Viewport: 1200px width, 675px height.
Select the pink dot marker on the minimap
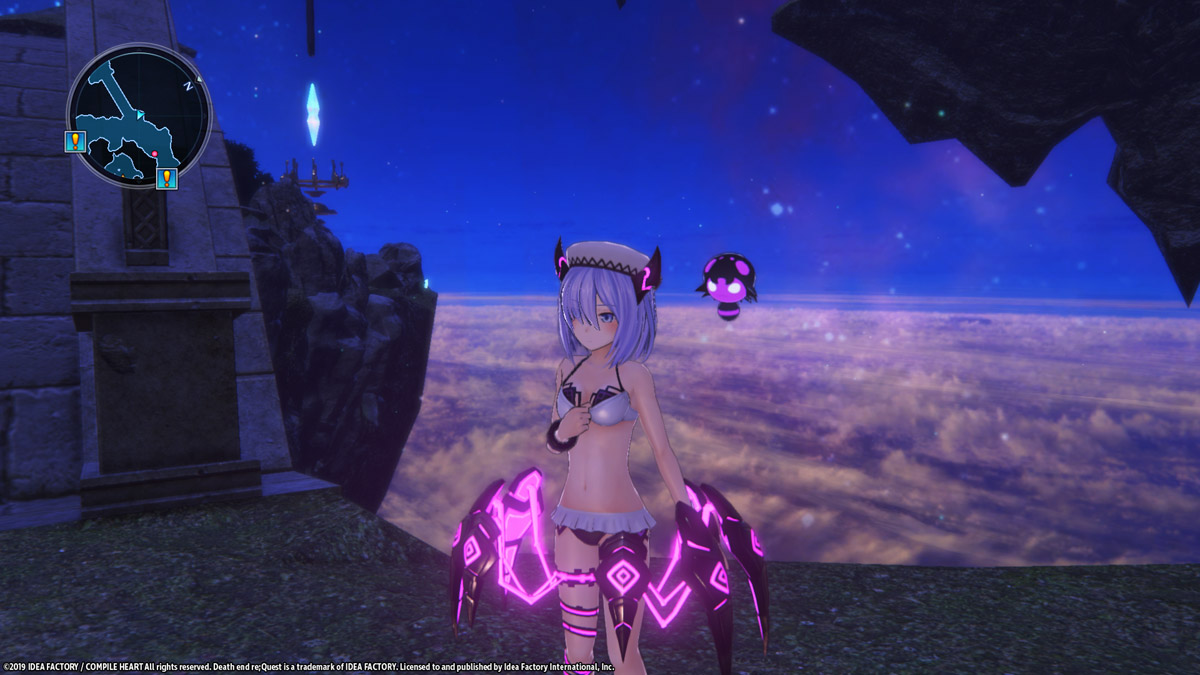pos(155,155)
